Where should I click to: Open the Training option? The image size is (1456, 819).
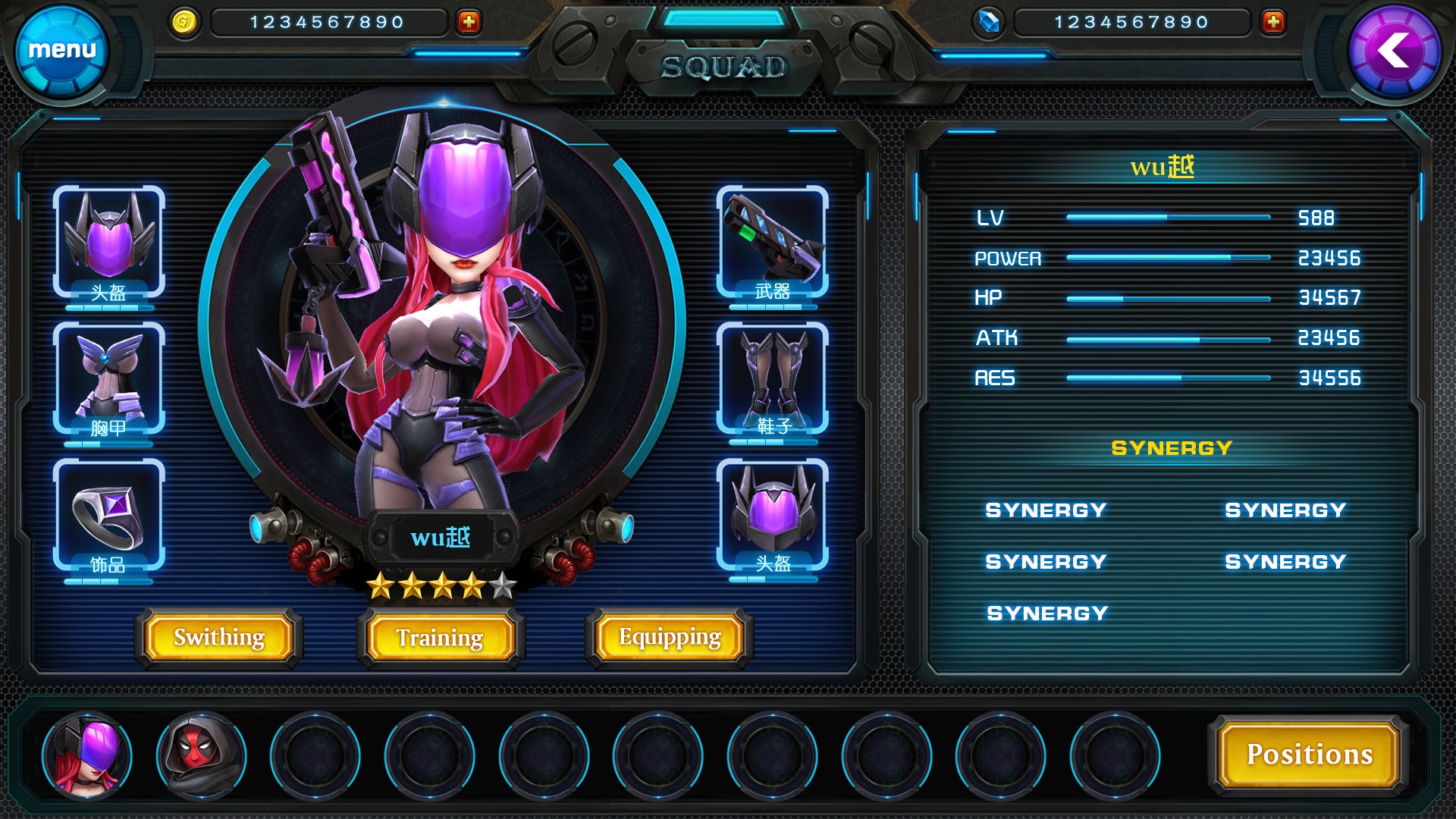[x=440, y=638]
